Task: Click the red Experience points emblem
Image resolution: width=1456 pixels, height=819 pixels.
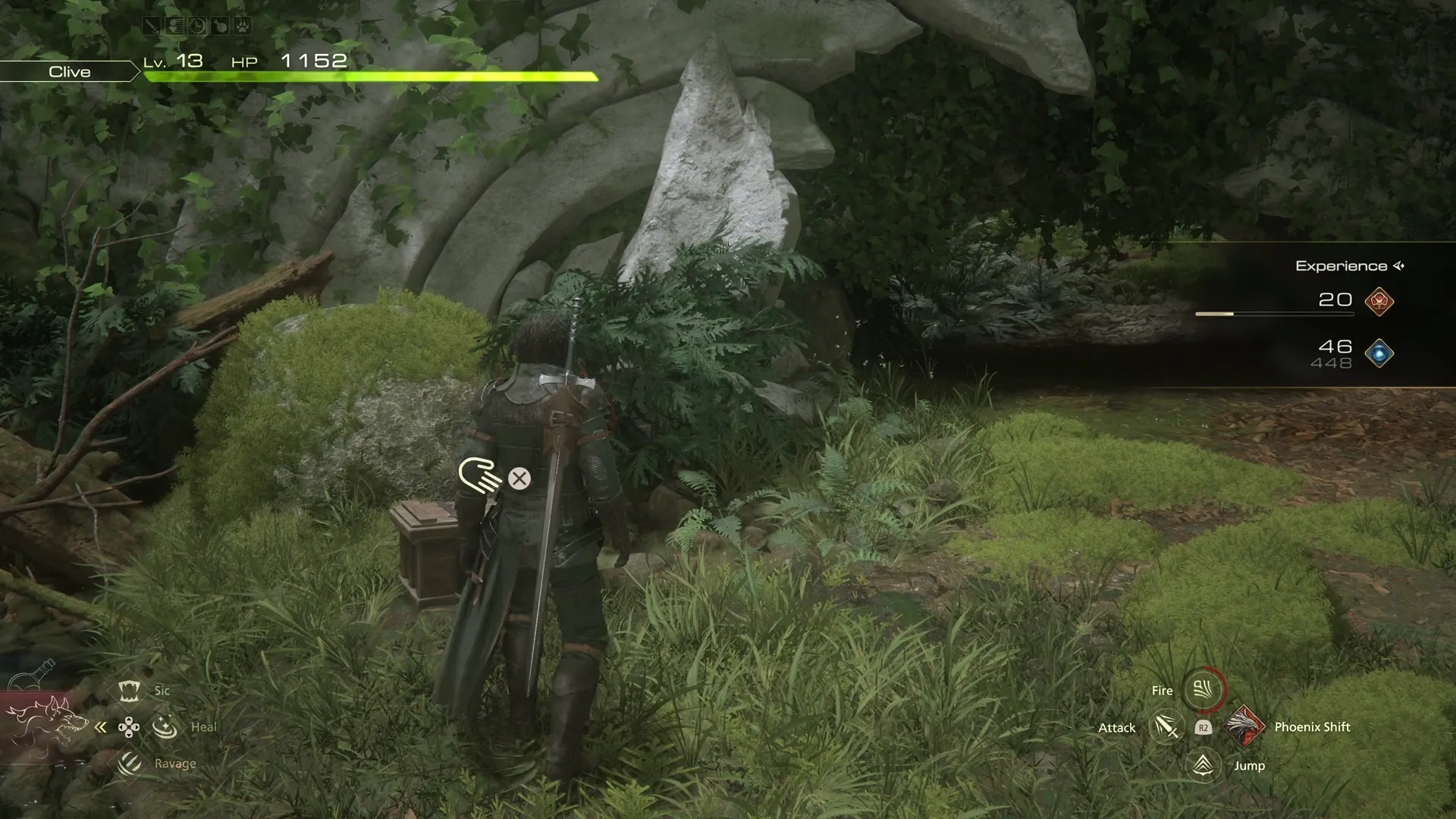Action: [x=1379, y=301]
